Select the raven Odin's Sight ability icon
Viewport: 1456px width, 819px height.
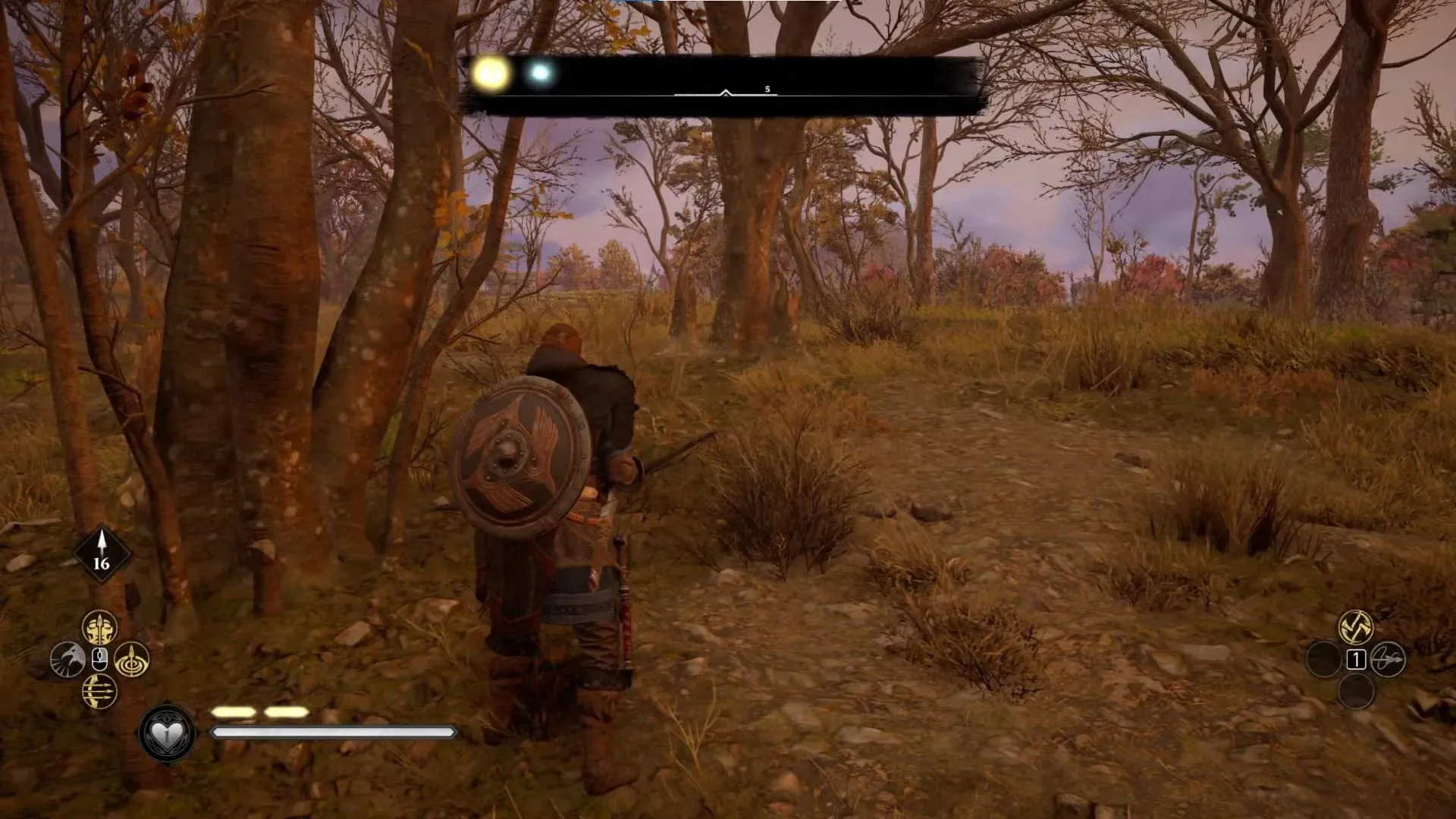point(67,659)
